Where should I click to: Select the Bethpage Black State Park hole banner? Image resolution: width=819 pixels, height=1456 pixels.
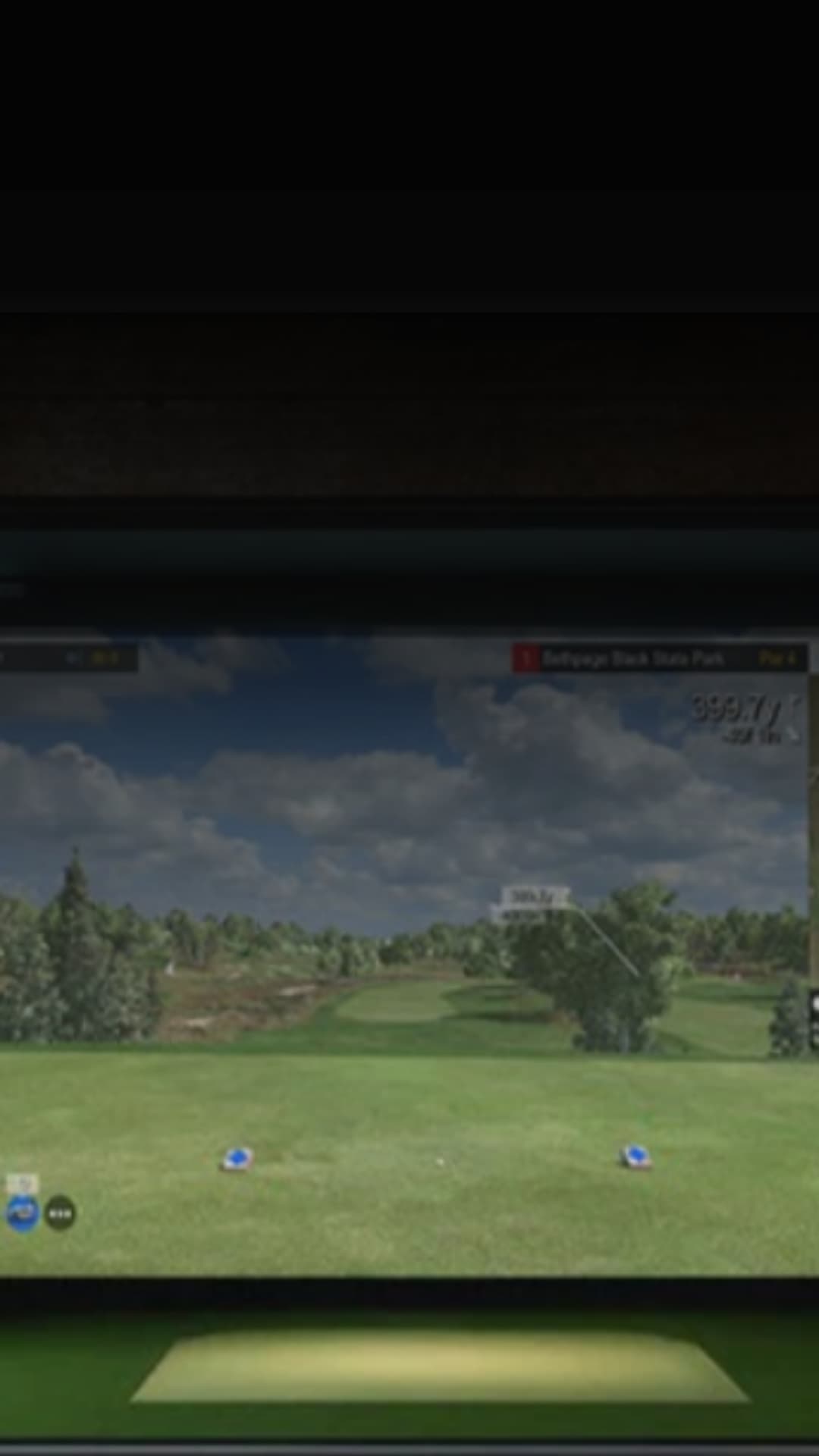tap(658, 657)
